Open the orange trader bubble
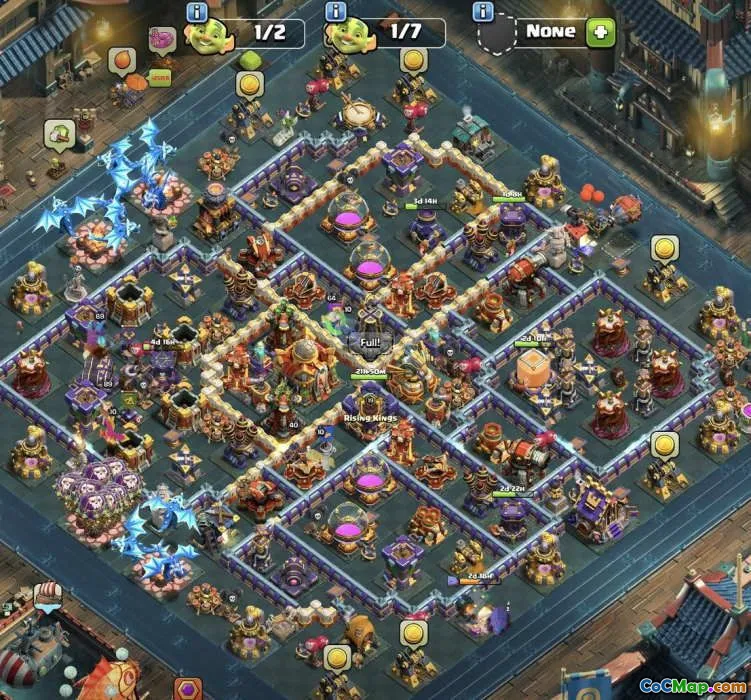751x700 pixels. pyautogui.click(x=122, y=61)
